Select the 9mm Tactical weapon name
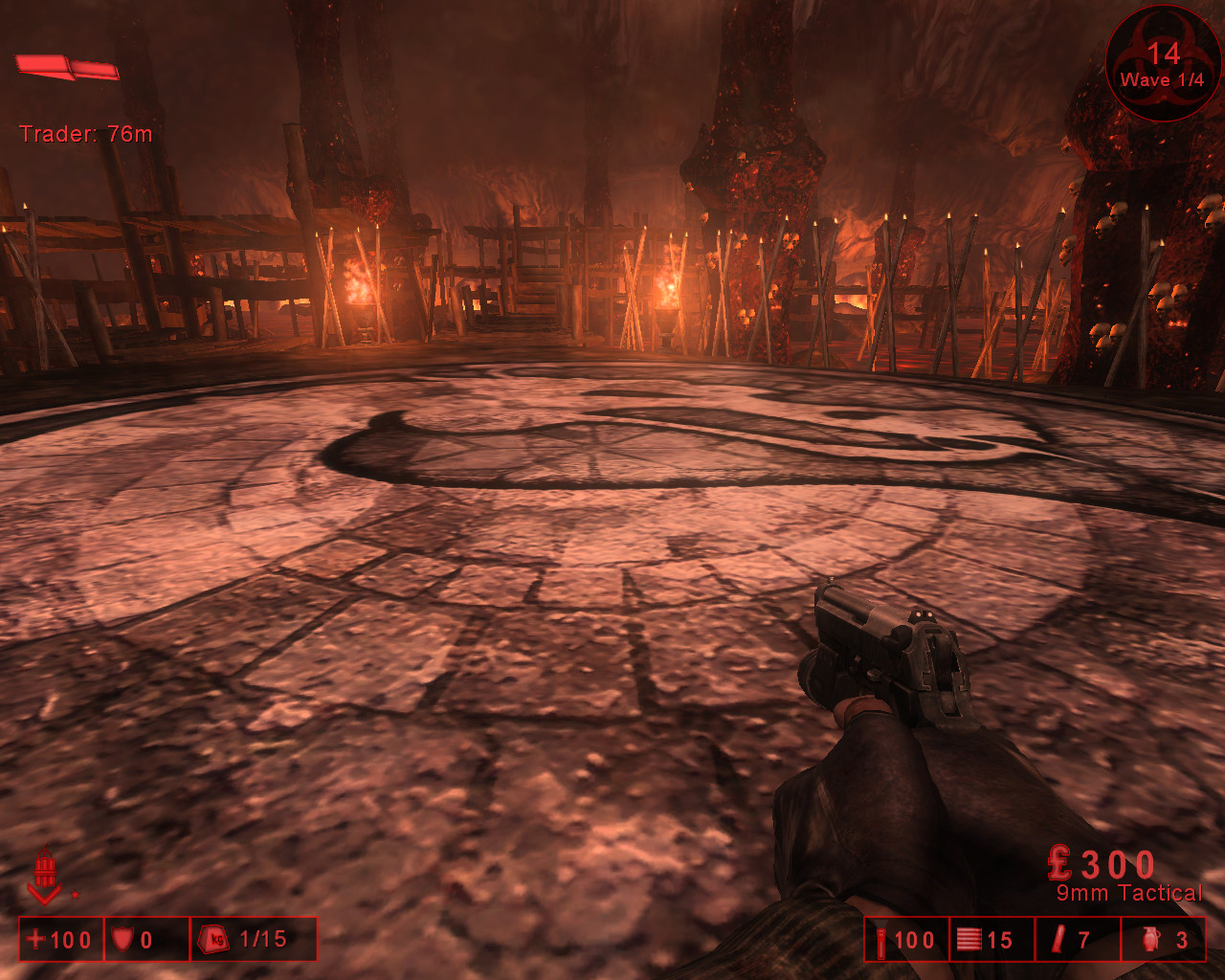 [1129, 892]
